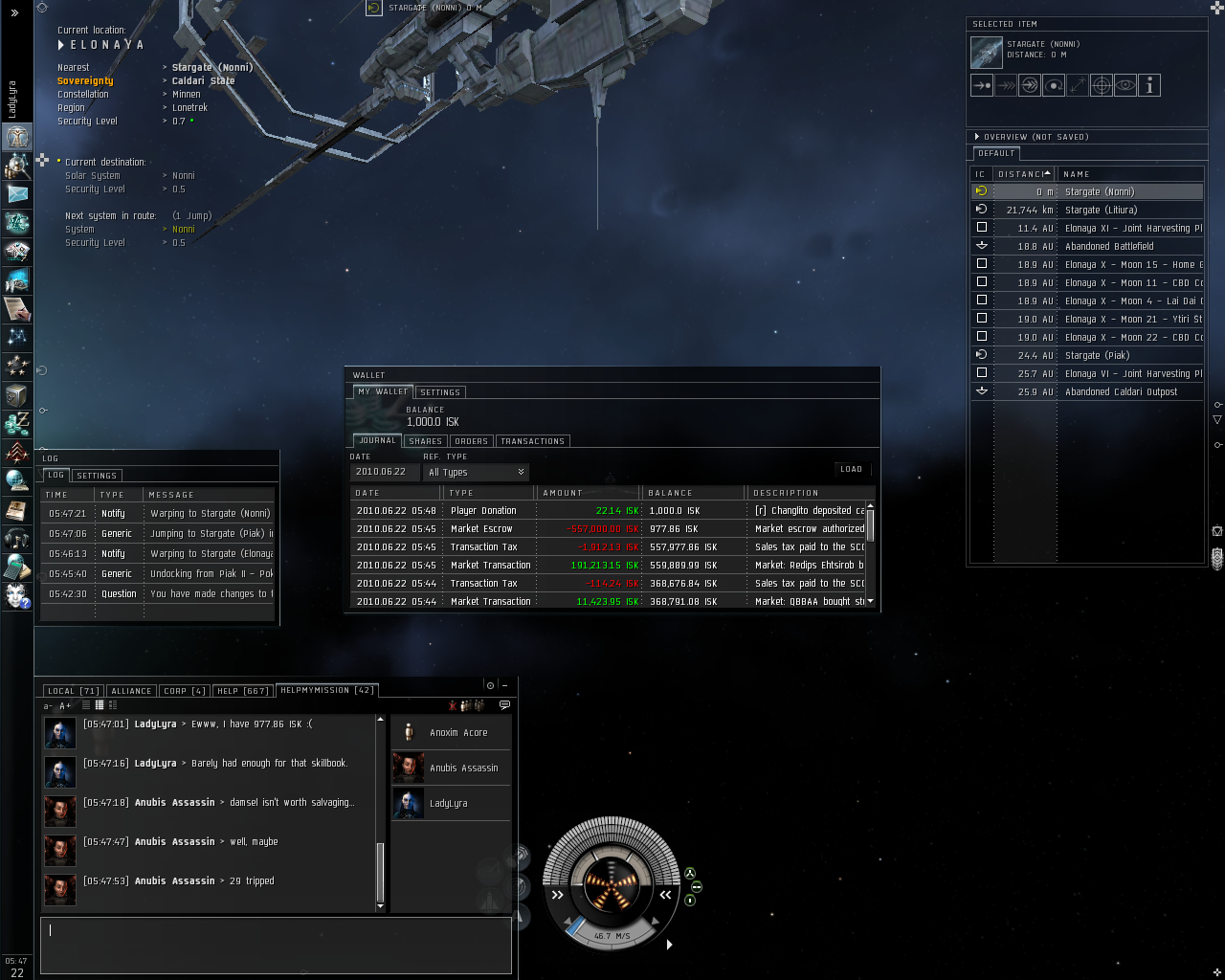Select the Shares tab

click(x=425, y=441)
